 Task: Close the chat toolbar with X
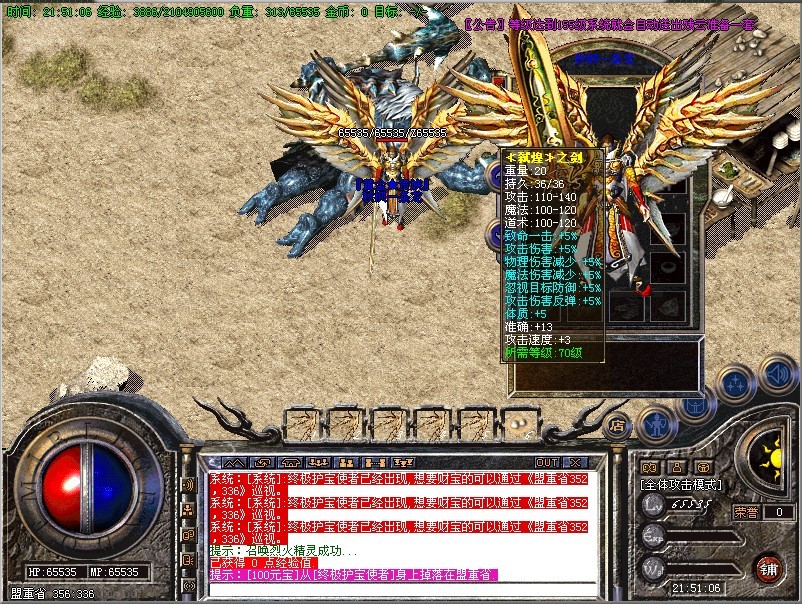574,462
